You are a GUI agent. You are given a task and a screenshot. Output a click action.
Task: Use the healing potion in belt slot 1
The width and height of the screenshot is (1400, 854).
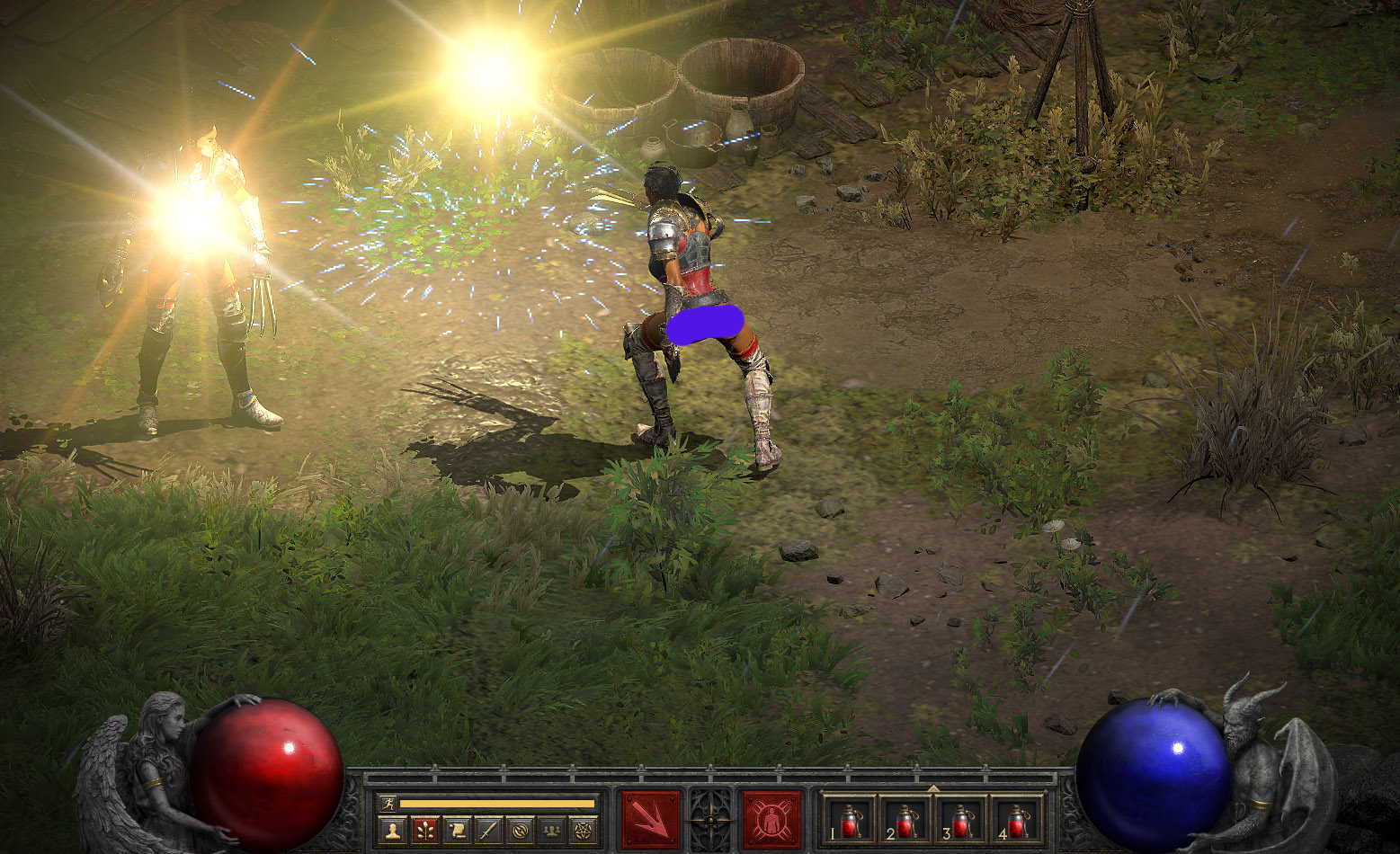tap(851, 819)
